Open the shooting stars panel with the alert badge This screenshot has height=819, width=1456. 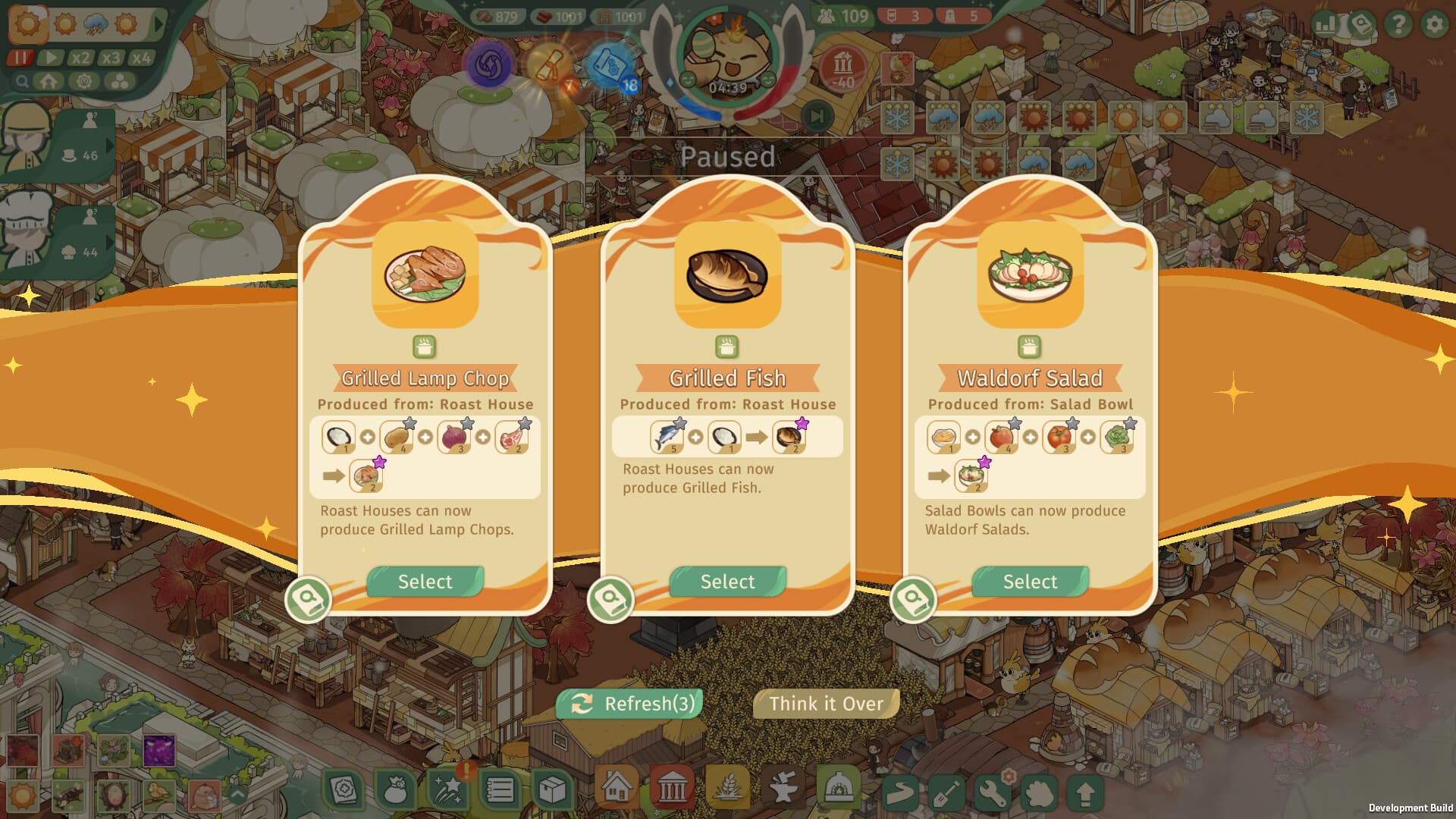tap(448, 789)
